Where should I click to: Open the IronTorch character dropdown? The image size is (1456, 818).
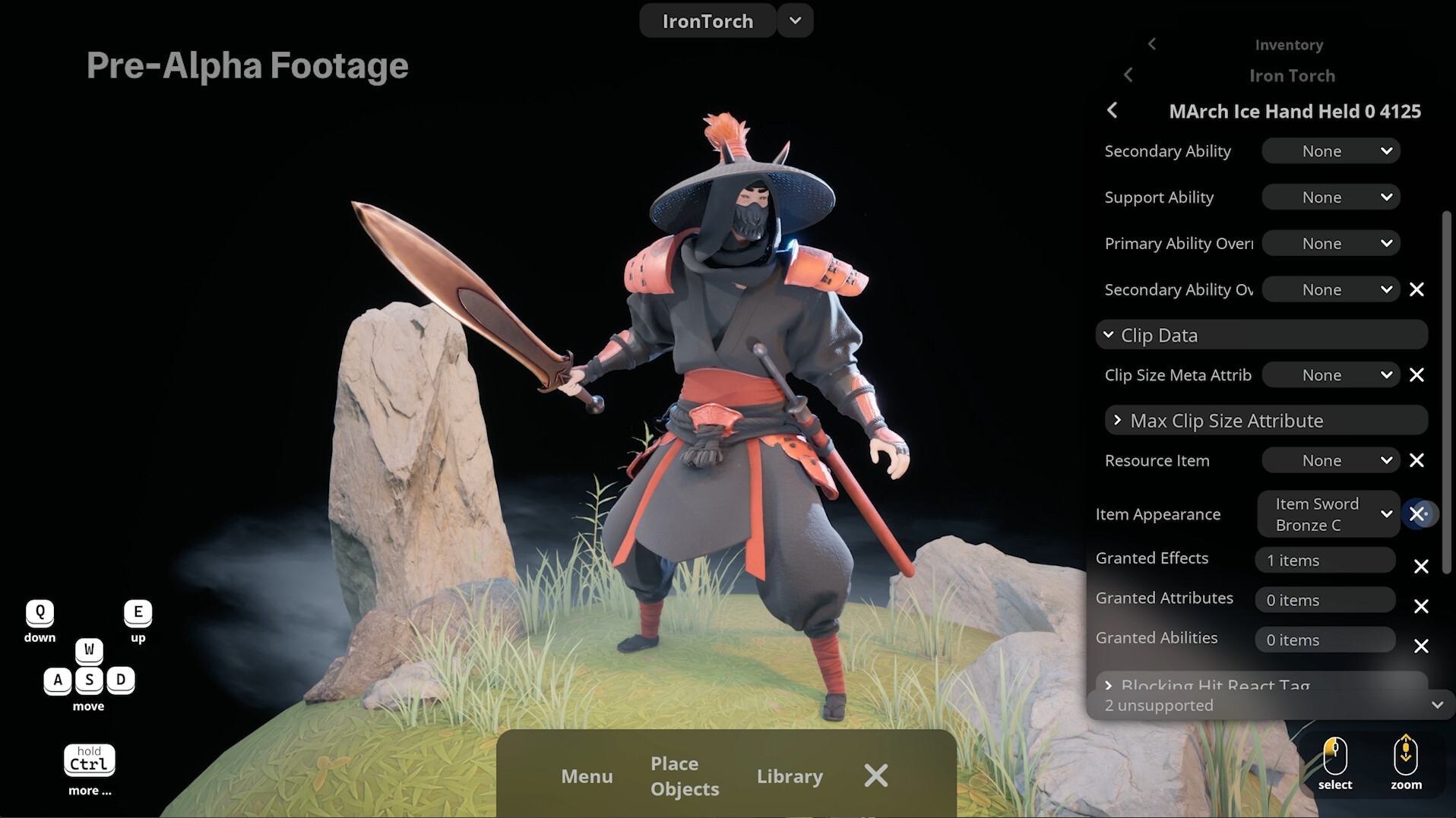coord(794,21)
